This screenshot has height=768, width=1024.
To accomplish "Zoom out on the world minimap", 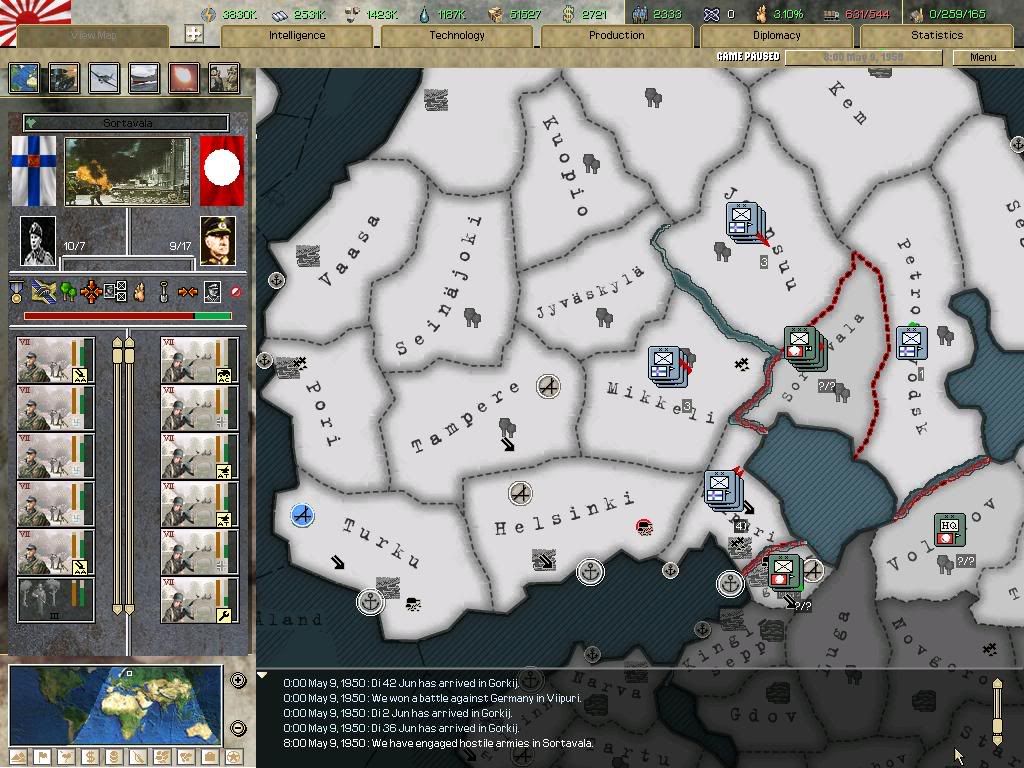I will tap(238, 728).
